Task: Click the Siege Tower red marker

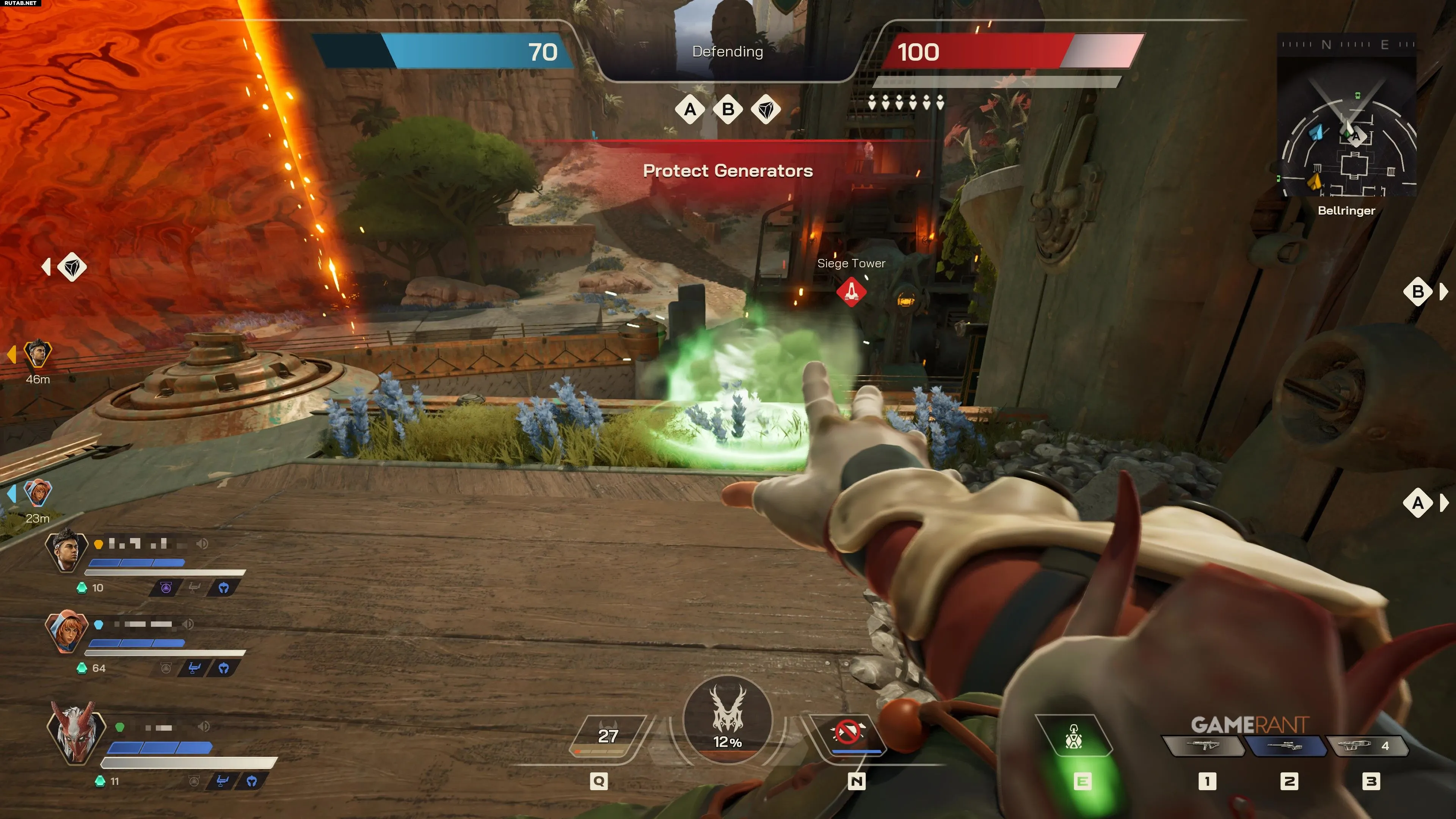Action: click(851, 292)
